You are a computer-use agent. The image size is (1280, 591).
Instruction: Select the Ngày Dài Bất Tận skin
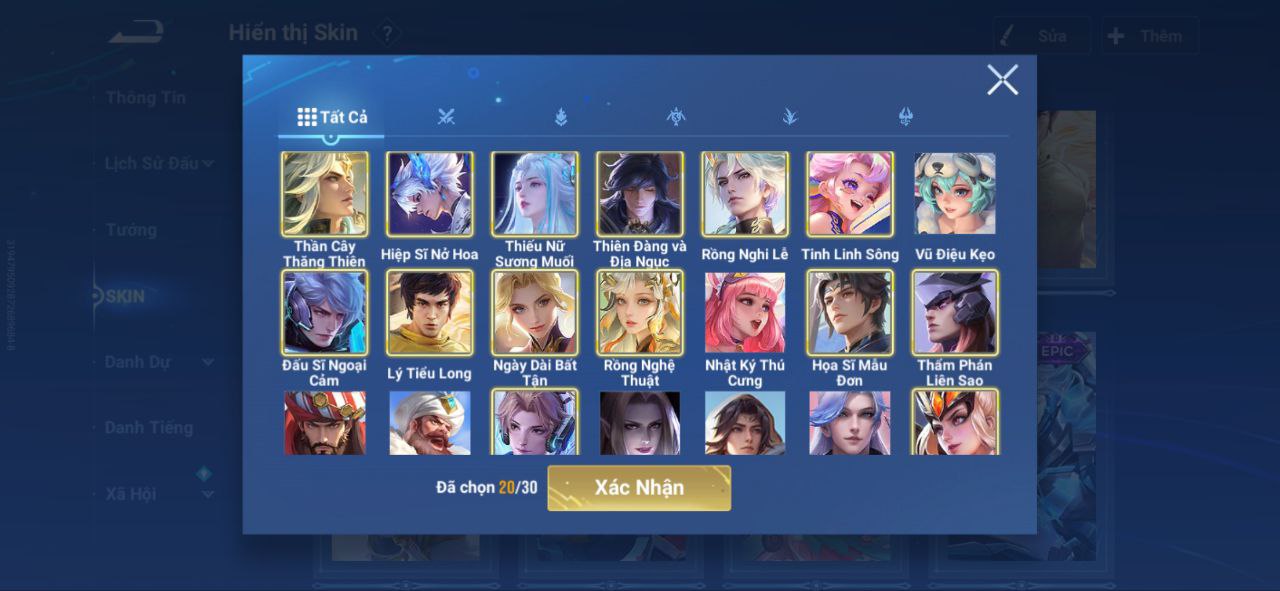[535, 313]
